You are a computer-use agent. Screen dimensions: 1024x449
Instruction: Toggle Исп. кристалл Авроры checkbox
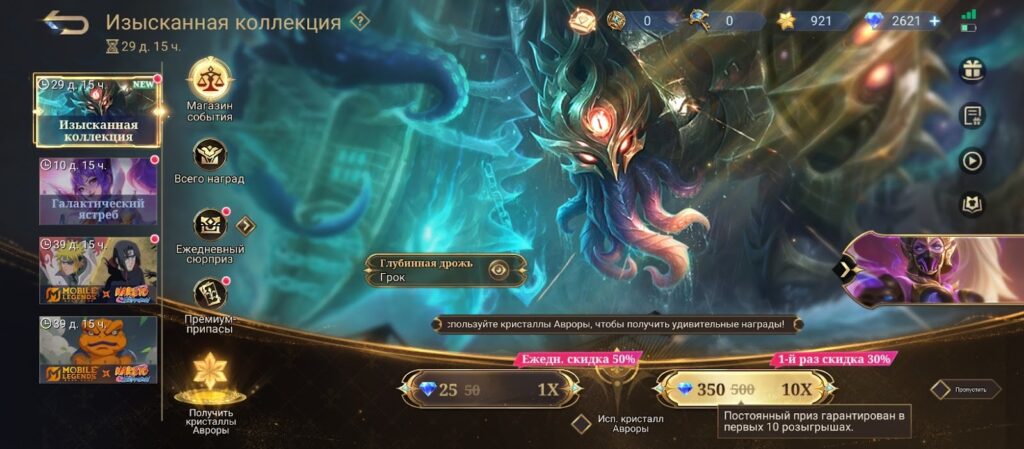(x=581, y=423)
